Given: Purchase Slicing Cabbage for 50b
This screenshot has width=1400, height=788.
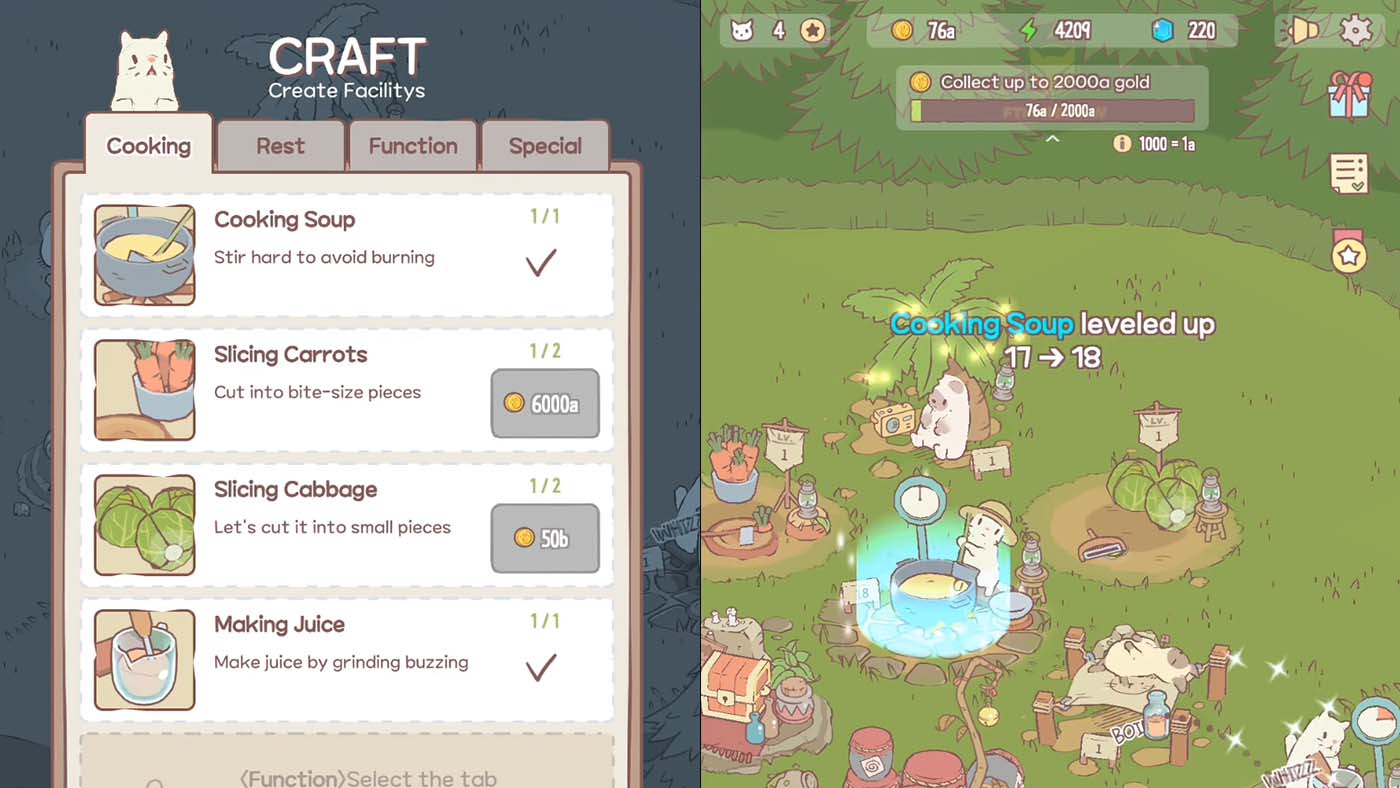Looking at the screenshot, I should click(545, 538).
